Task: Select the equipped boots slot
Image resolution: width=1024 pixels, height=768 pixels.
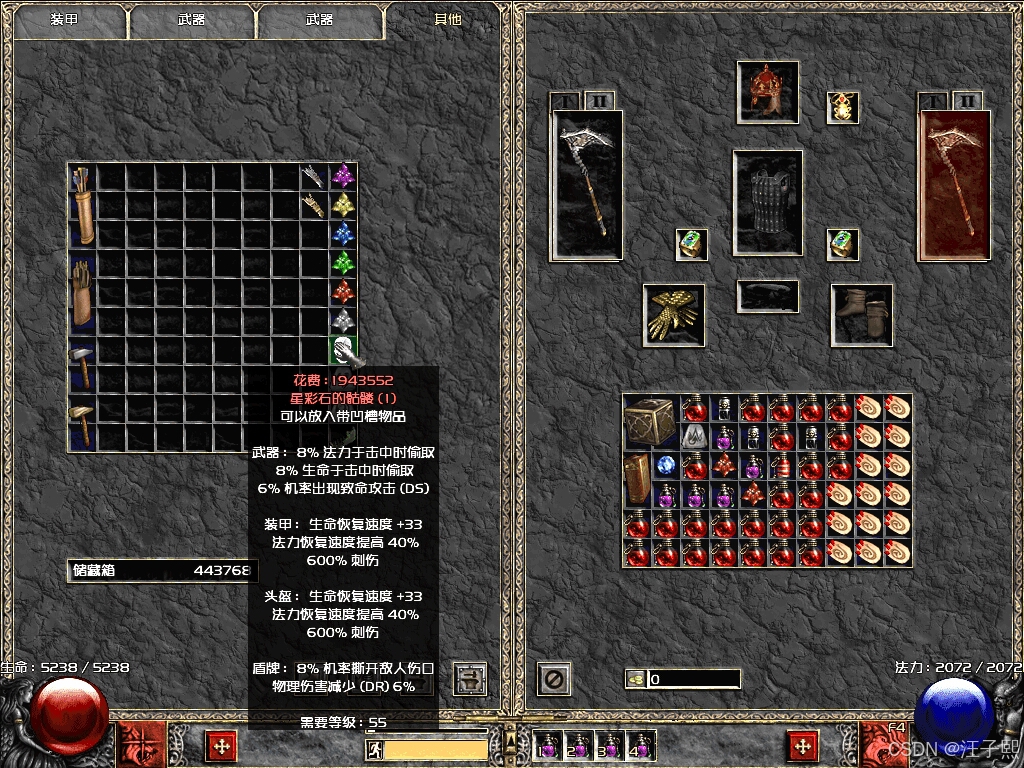Action: 862,314
